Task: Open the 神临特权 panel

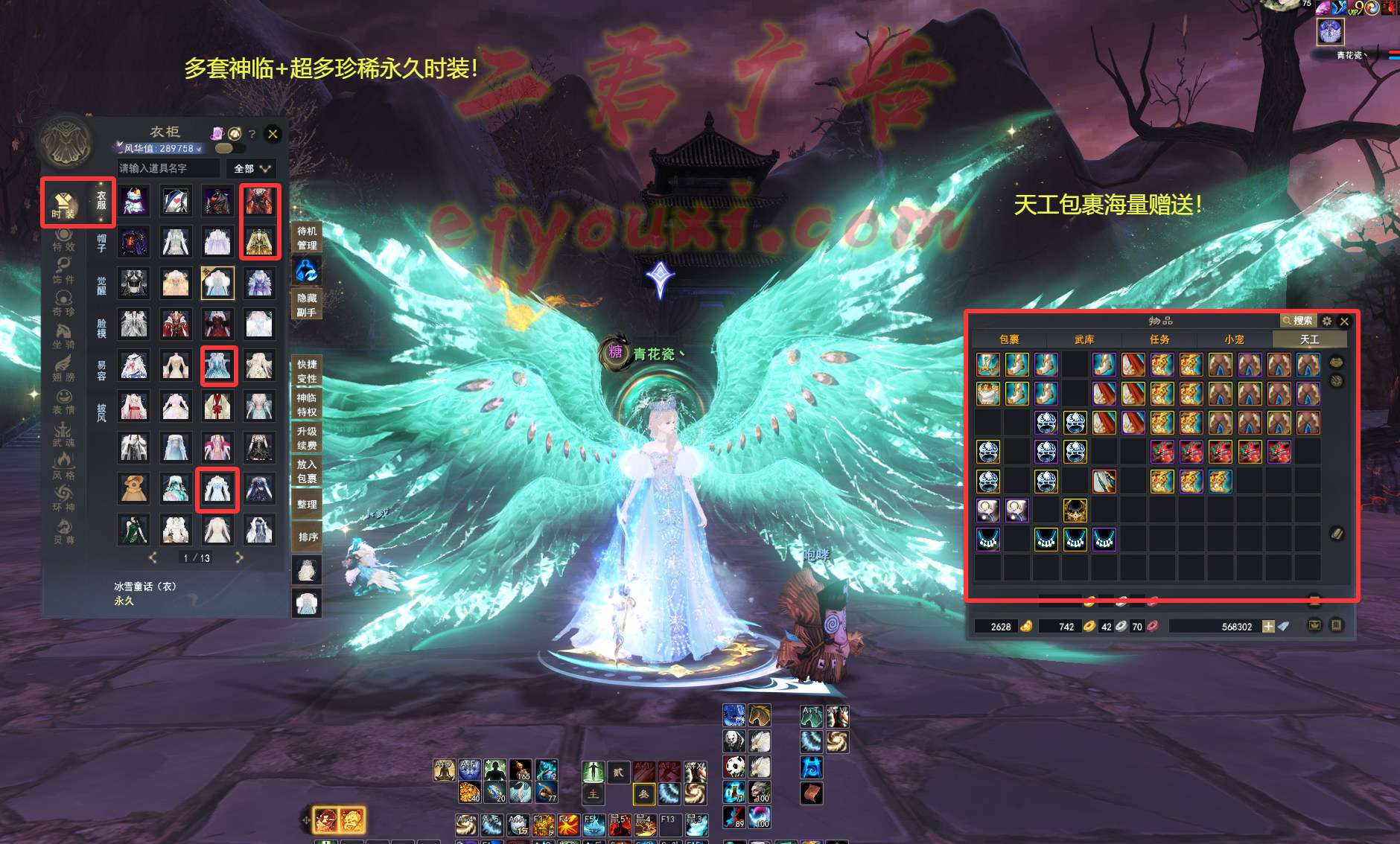Action: pos(307,405)
